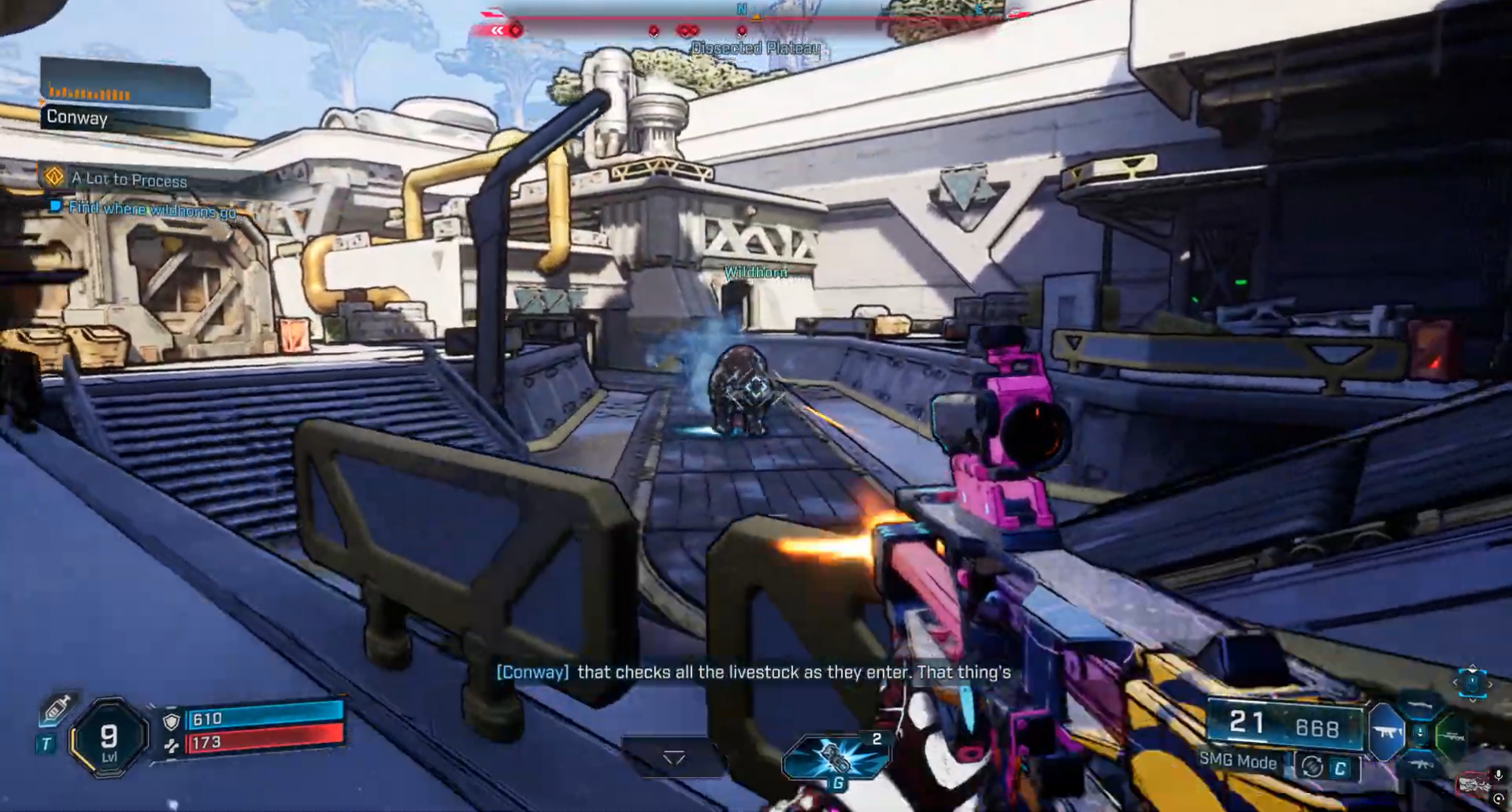Open the 'A Lot to Process' quest tracker
Screen dimensions: 1512x812
point(129,180)
